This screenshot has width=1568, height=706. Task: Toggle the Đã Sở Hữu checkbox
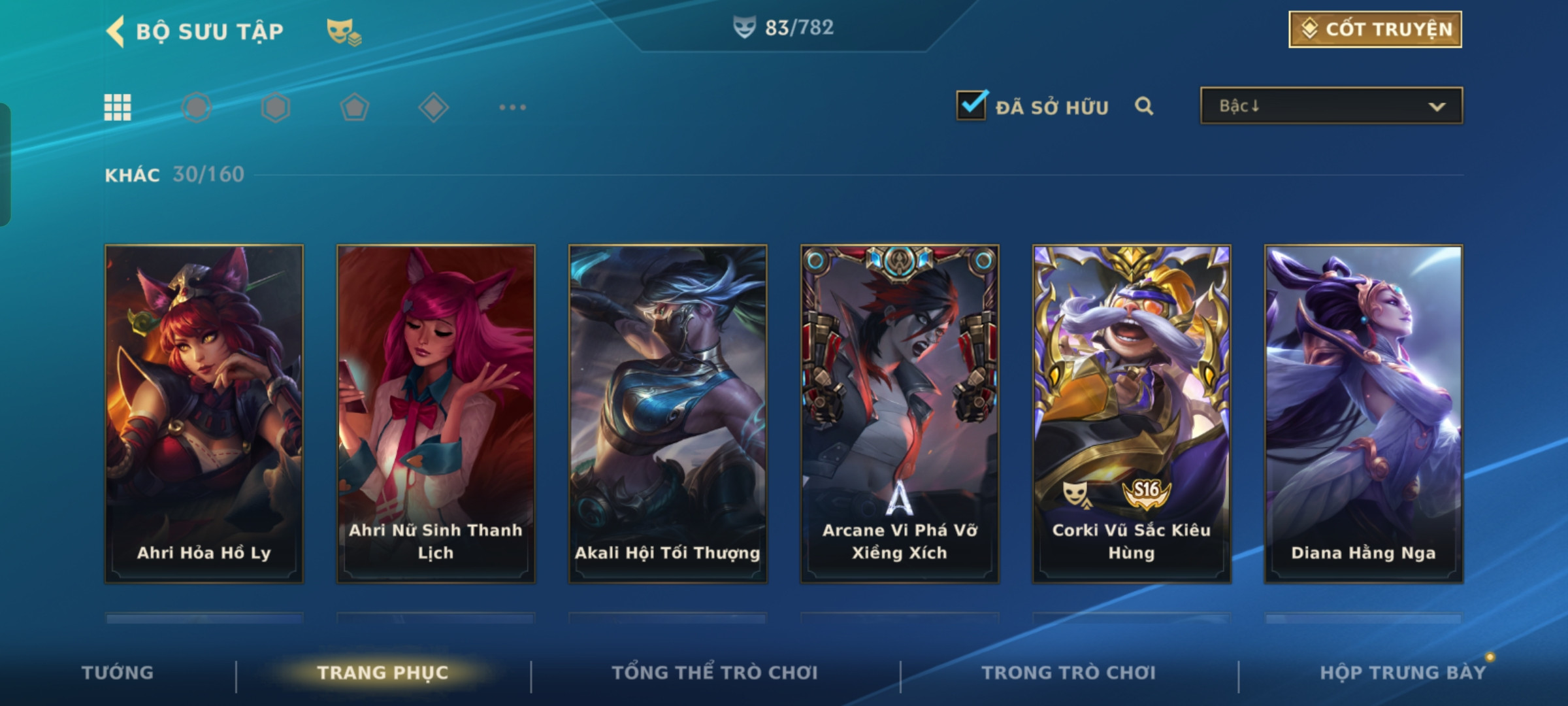click(x=972, y=105)
